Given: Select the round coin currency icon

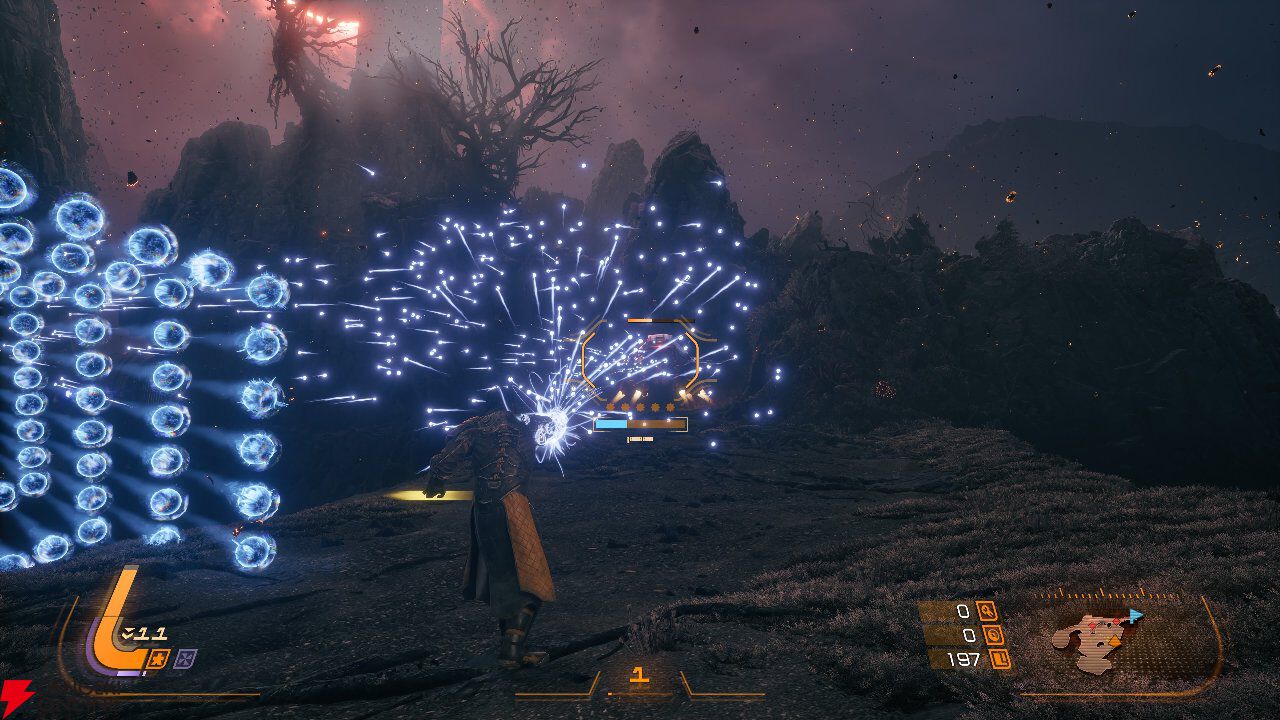Looking at the screenshot, I should point(995,635).
